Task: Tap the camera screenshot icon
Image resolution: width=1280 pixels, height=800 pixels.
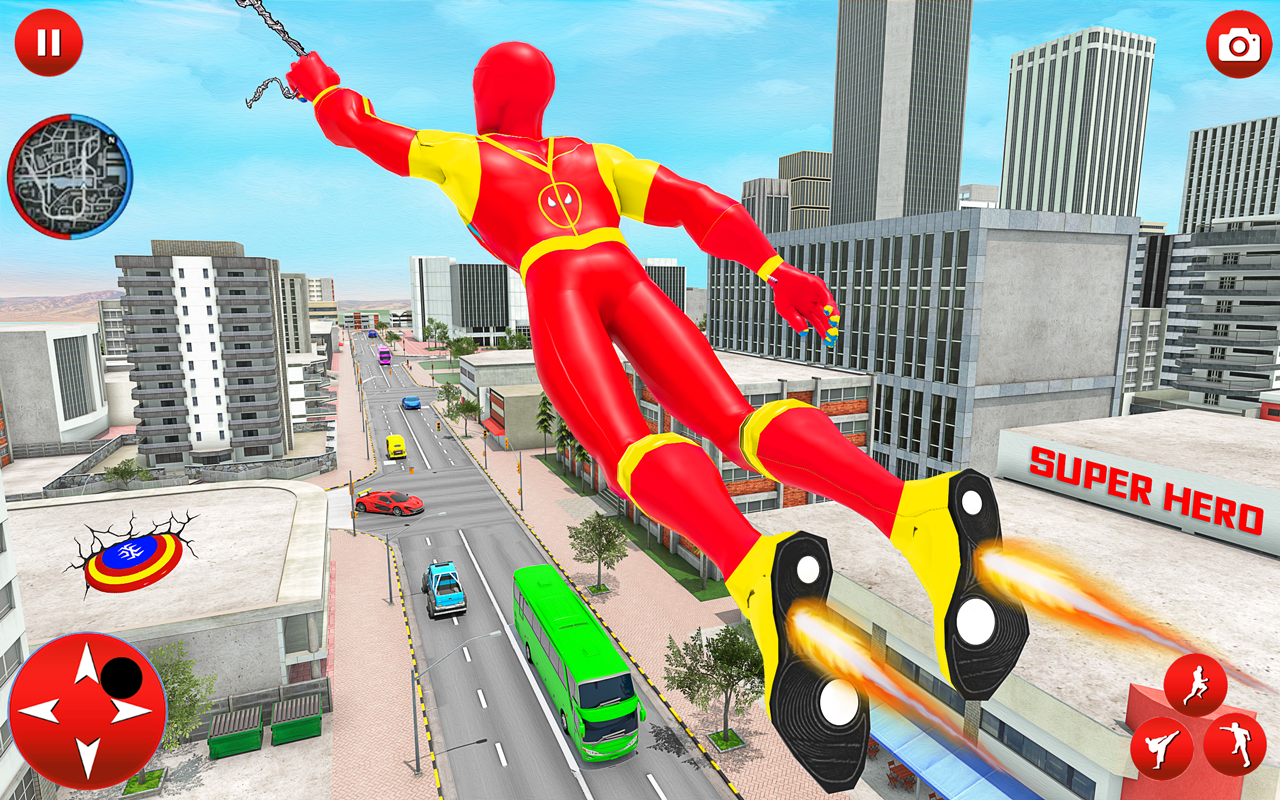Action: (1236, 44)
